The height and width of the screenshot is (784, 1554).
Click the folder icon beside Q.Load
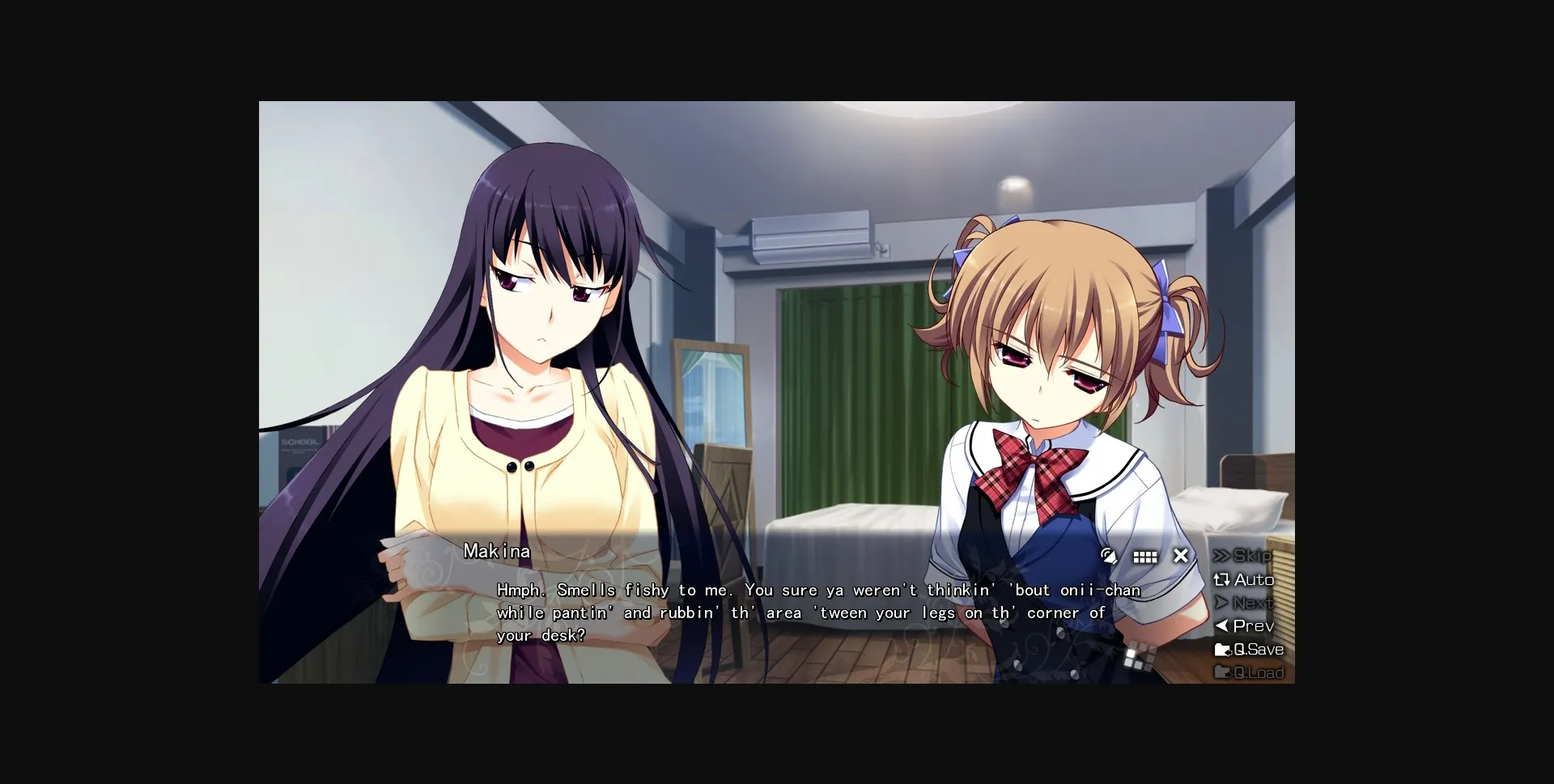[x=1222, y=672]
